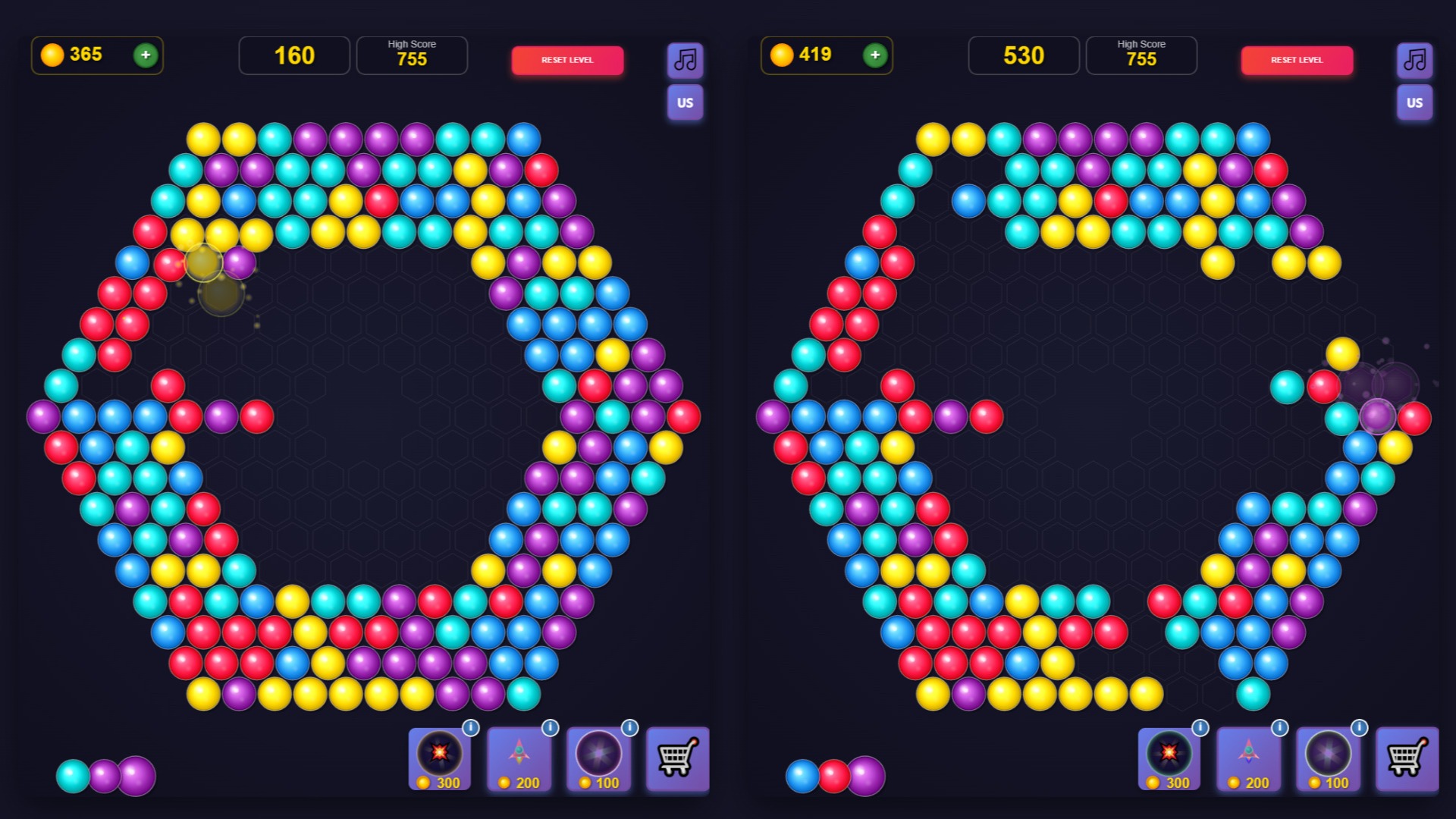Image resolution: width=1456 pixels, height=819 pixels.
Task: Toggle music on the left game panel
Action: [x=685, y=61]
